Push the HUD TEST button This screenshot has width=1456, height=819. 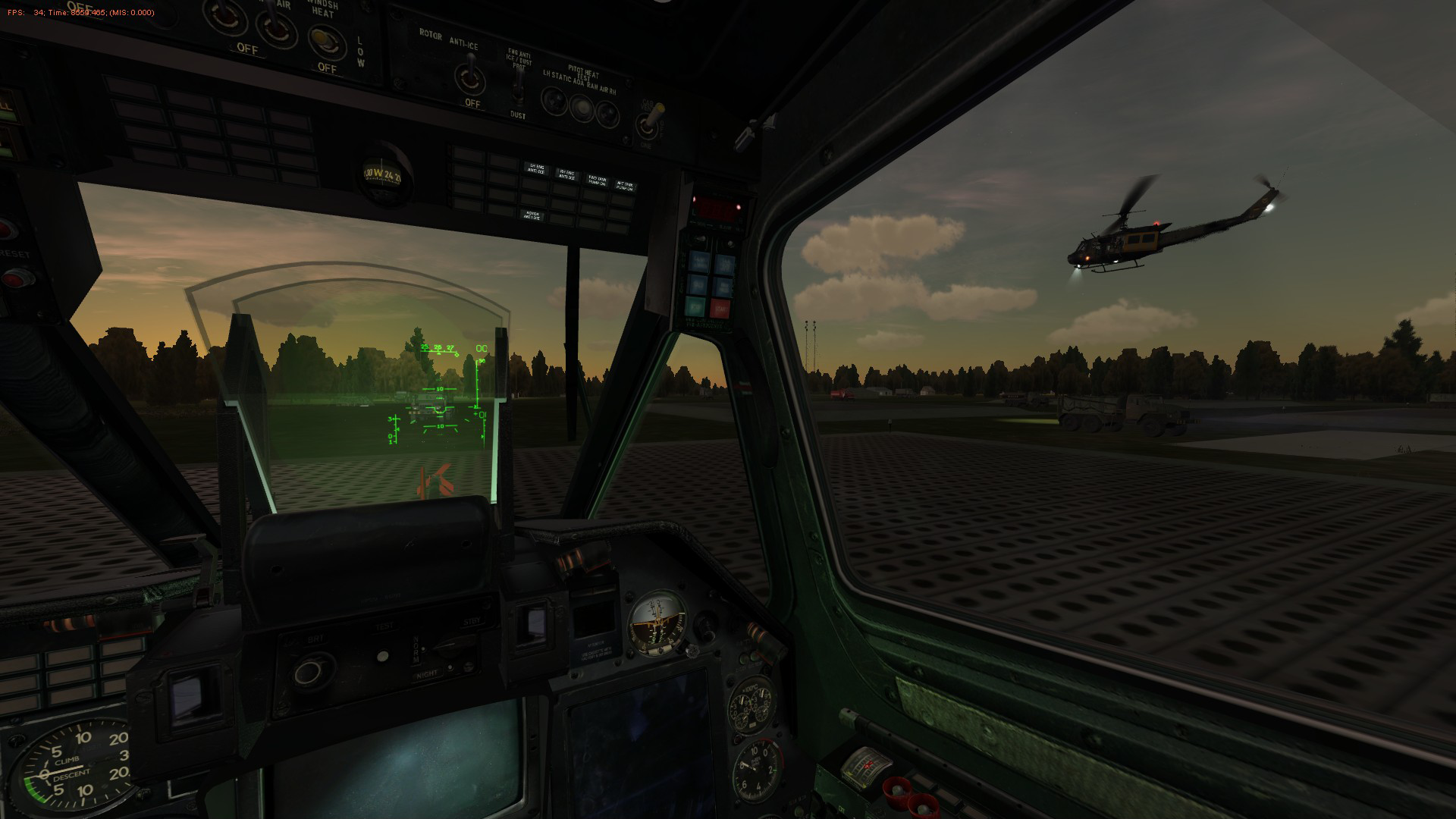[384, 657]
